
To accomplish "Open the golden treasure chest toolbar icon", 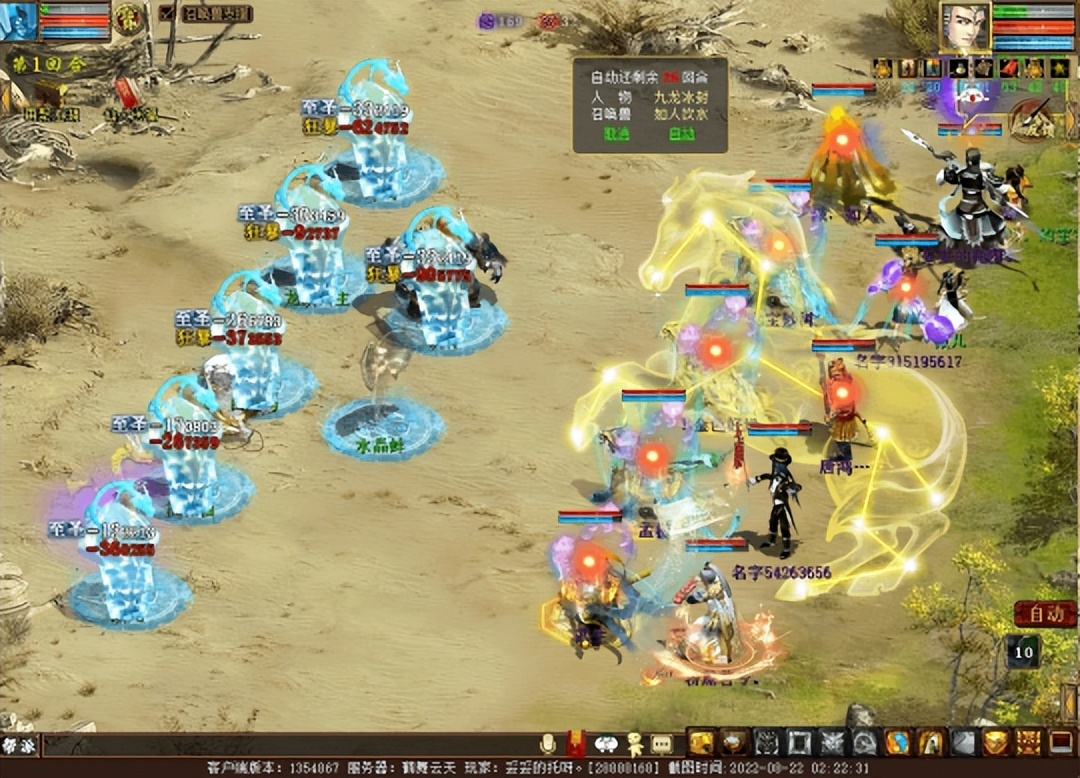I will point(701,742).
